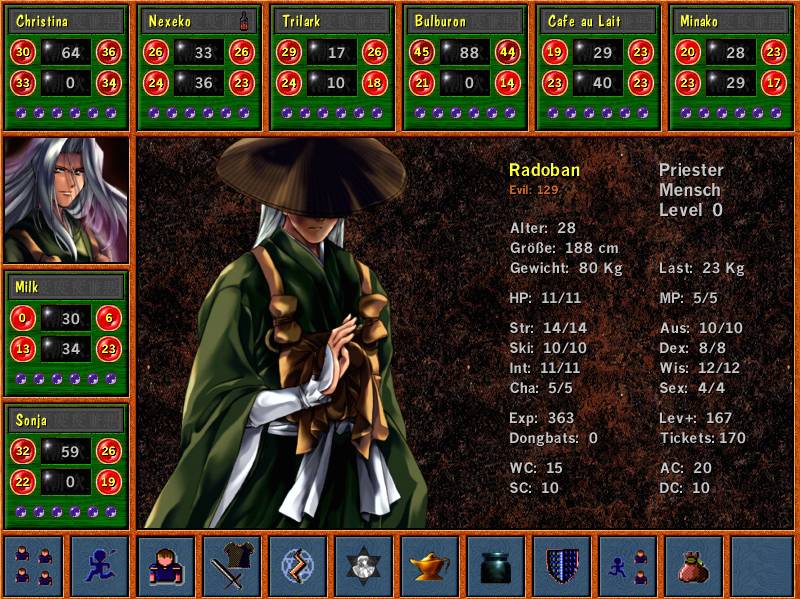The height and width of the screenshot is (599, 800).
Task: Activate the lightning bolt circle icon
Action: (x=298, y=566)
